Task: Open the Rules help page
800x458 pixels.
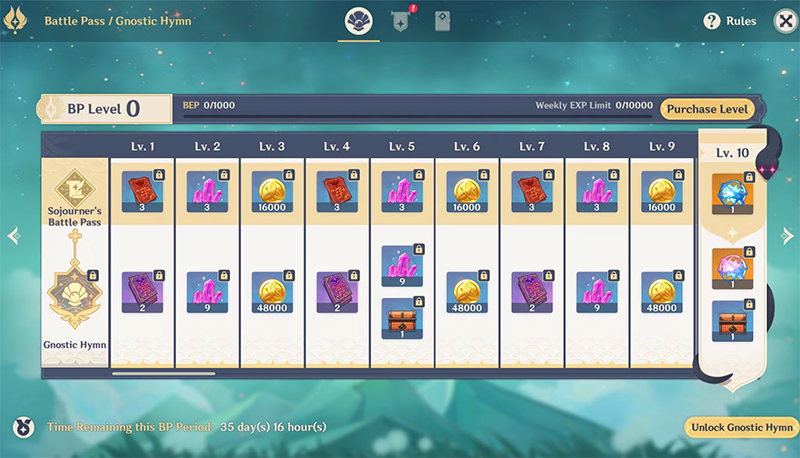Action: pyautogui.click(x=730, y=20)
